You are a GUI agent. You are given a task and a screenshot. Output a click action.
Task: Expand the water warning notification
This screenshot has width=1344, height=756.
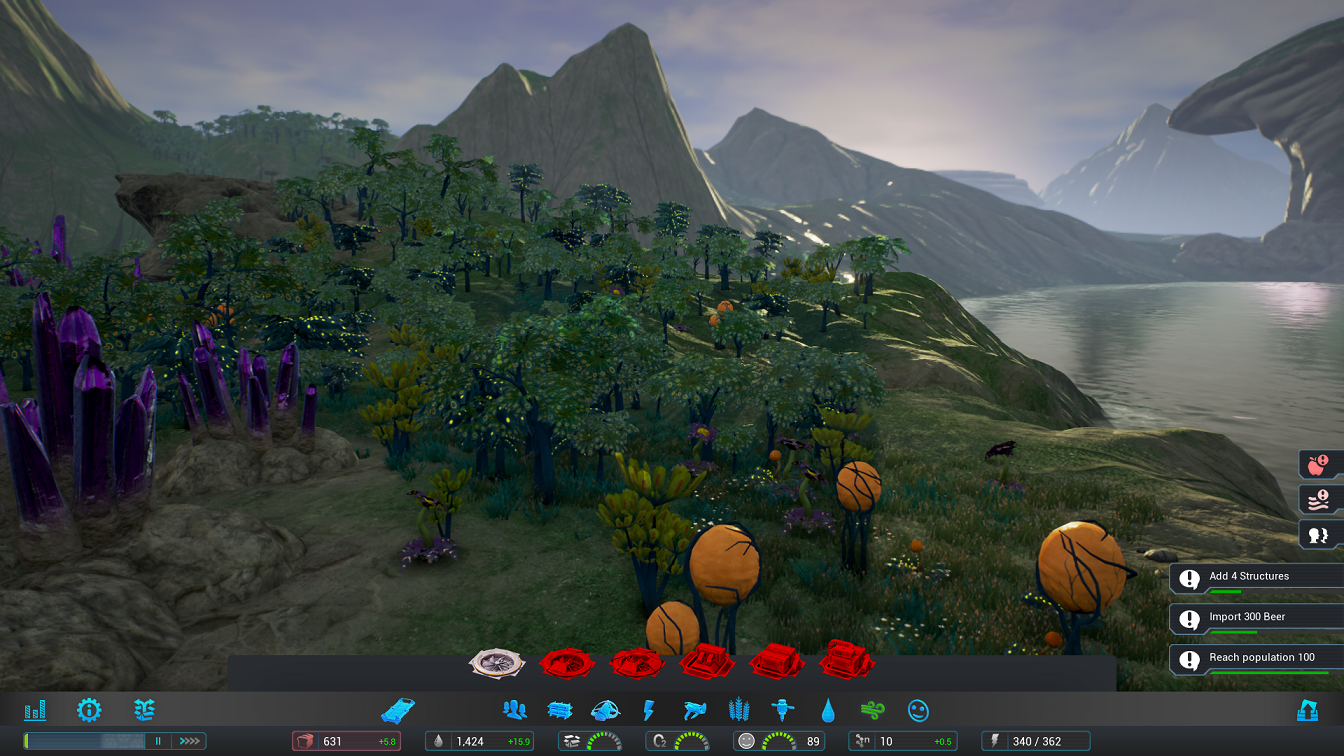point(1316,498)
